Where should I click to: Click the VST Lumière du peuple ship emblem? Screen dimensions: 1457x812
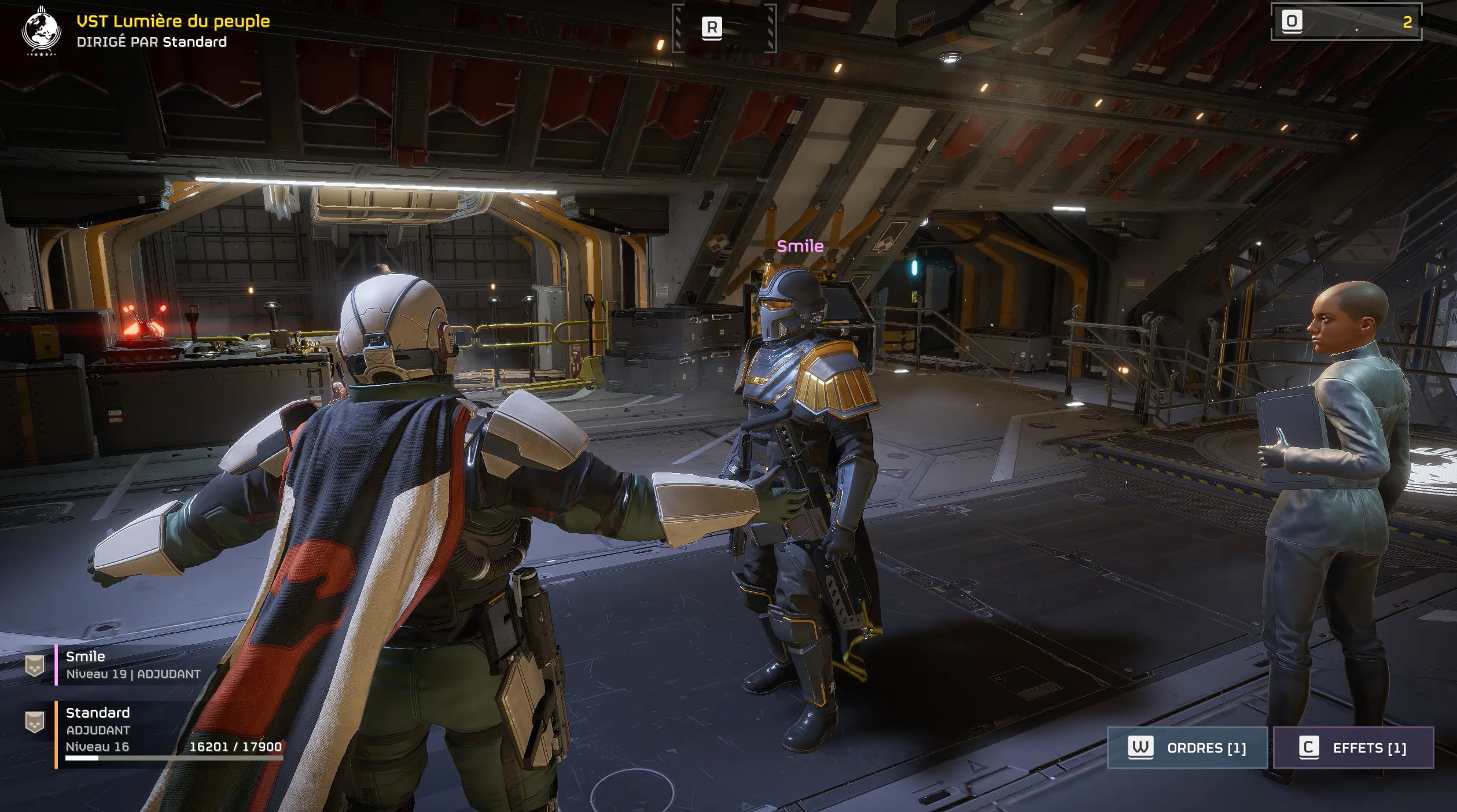tap(41, 30)
